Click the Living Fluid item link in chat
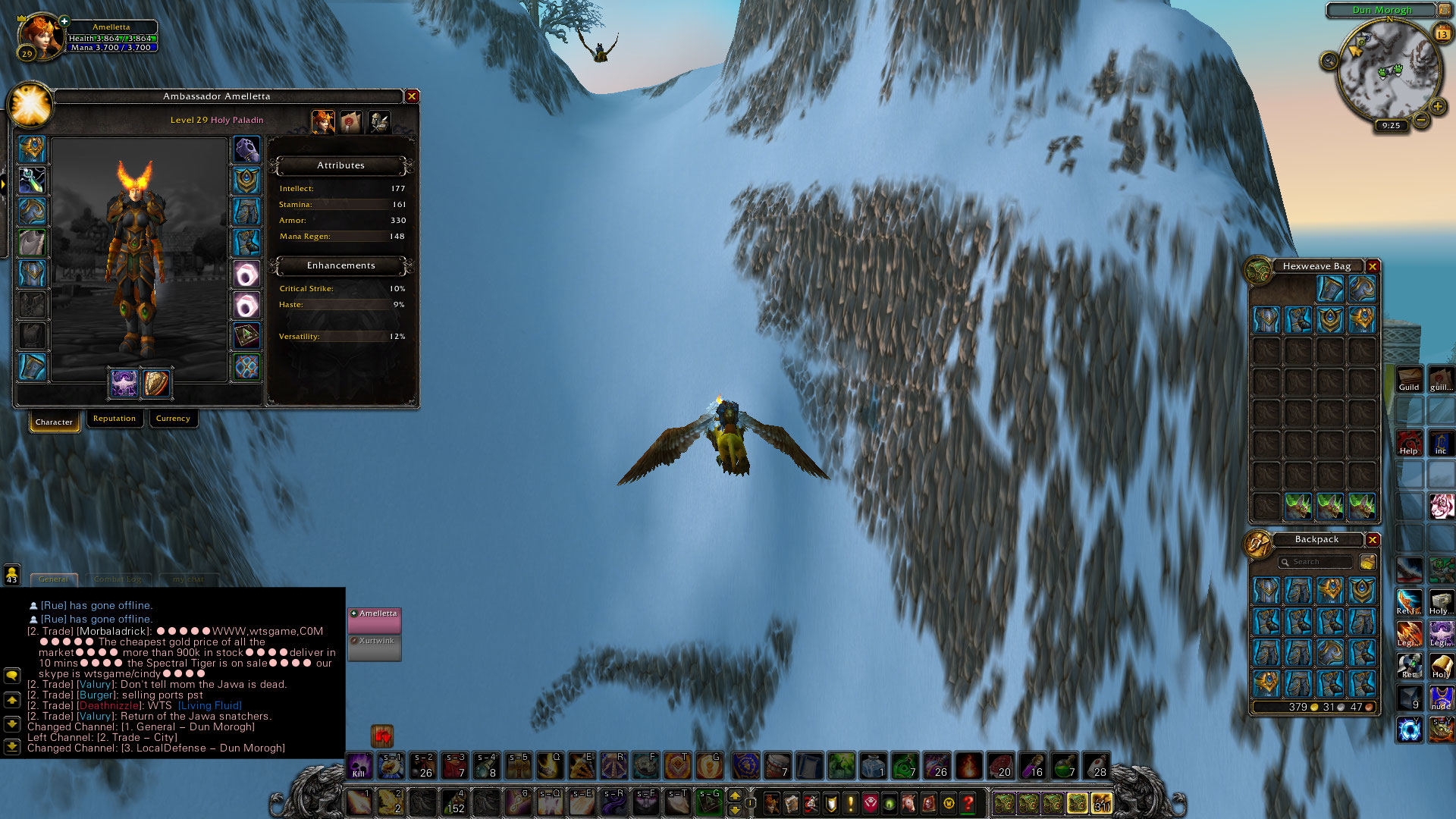This screenshot has height=819, width=1456. [x=210, y=705]
